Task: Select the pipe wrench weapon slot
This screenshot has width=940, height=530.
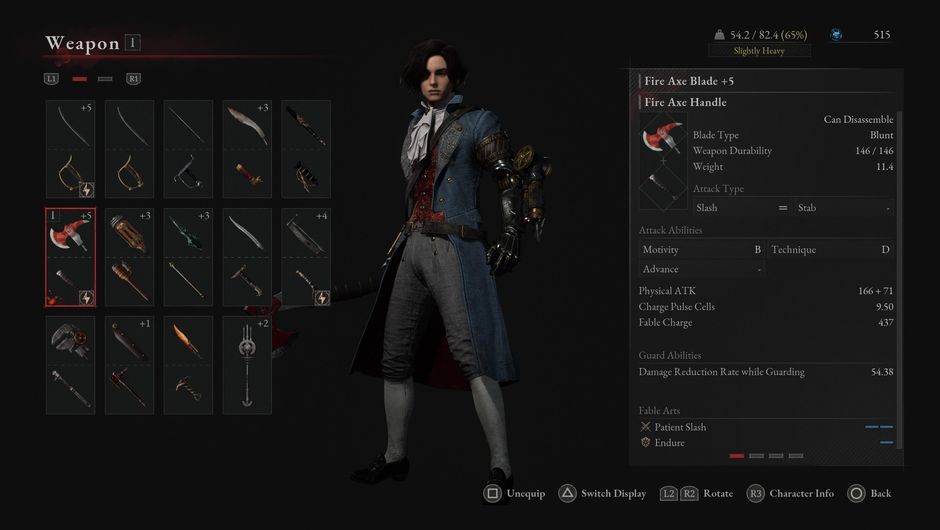Action: (x=71, y=365)
